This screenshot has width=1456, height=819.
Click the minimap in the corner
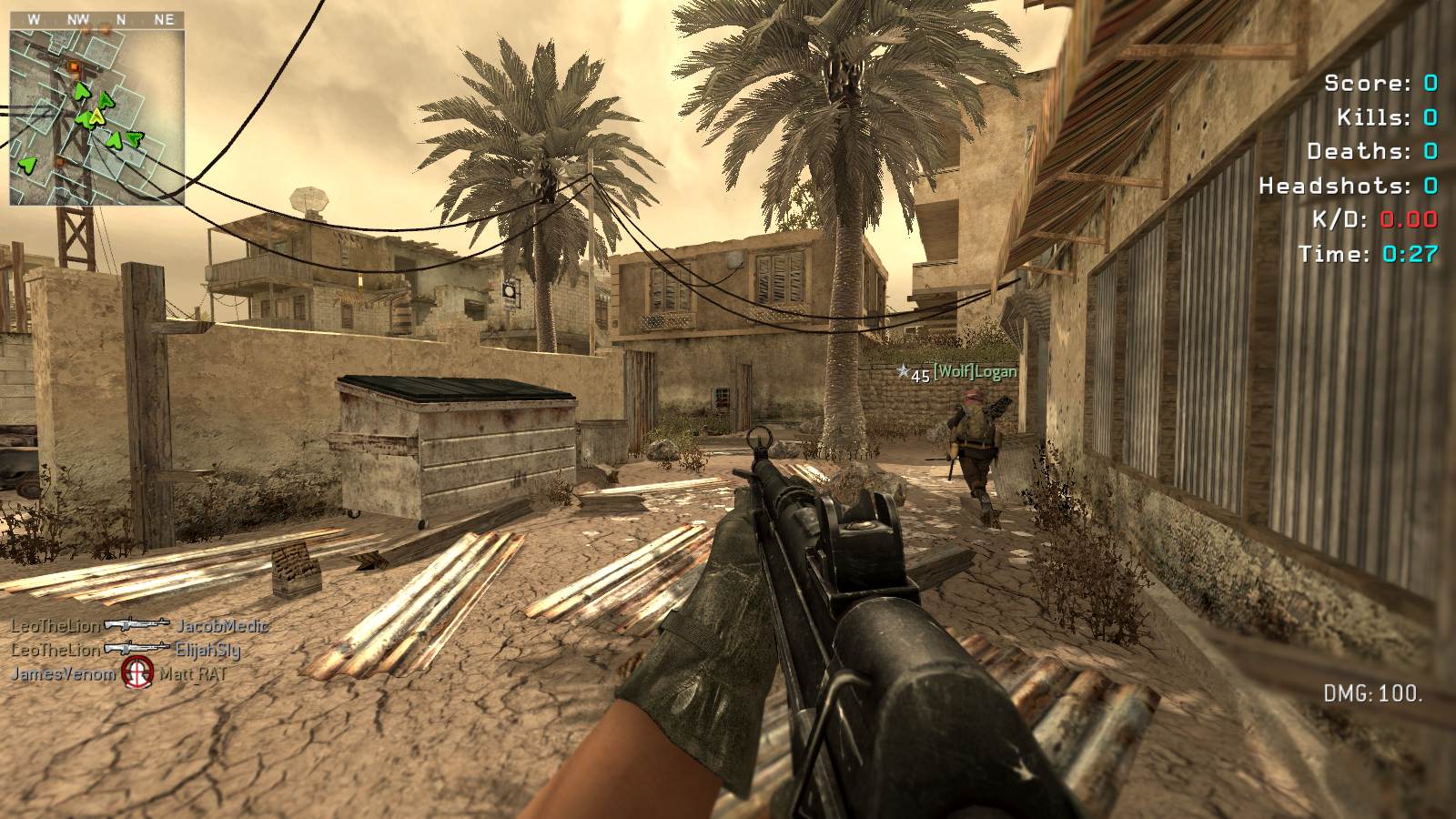[97, 116]
